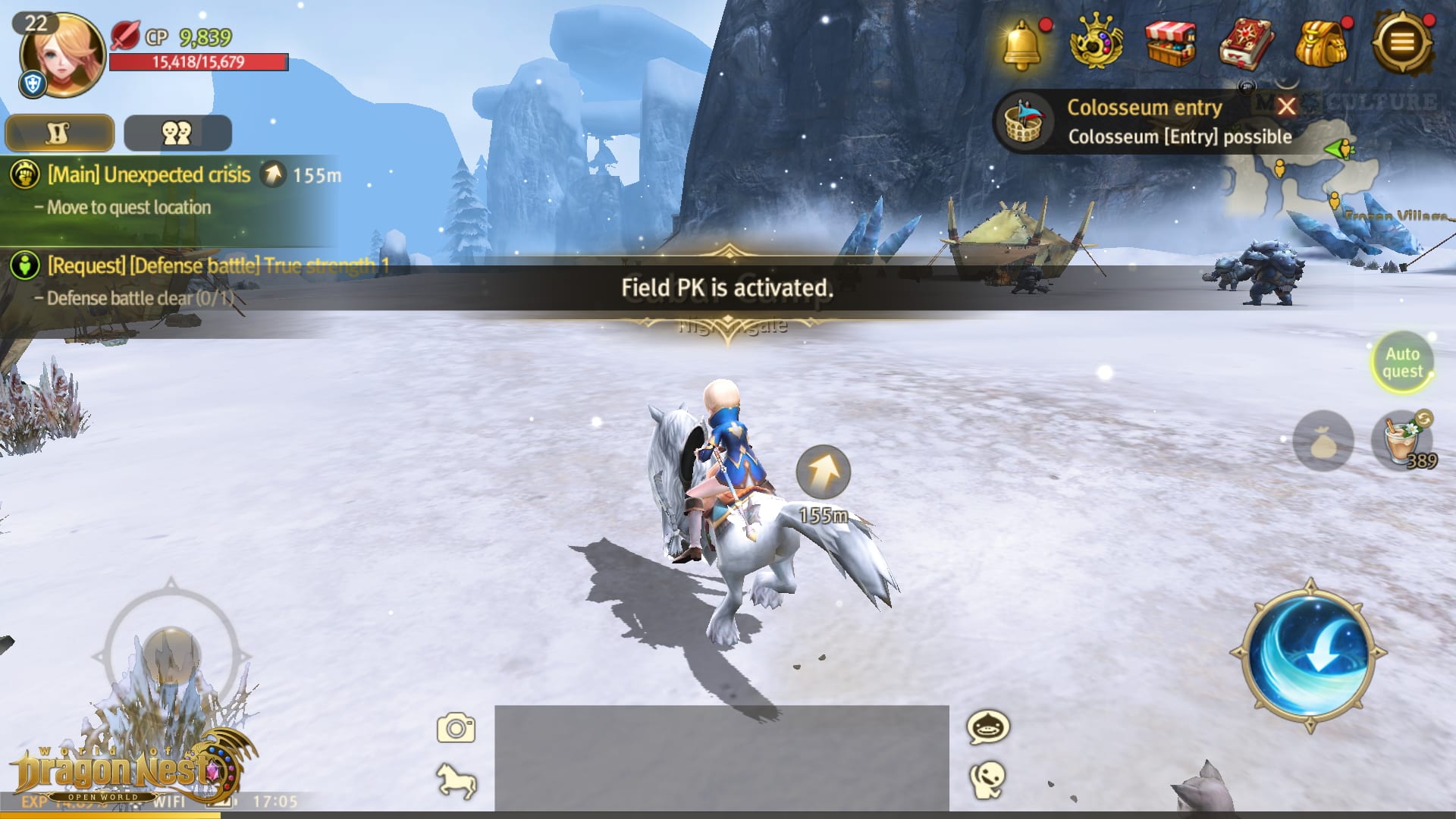The image size is (1456, 819).
Task: Open the shop stall icon
Action: click(1170, 44)
